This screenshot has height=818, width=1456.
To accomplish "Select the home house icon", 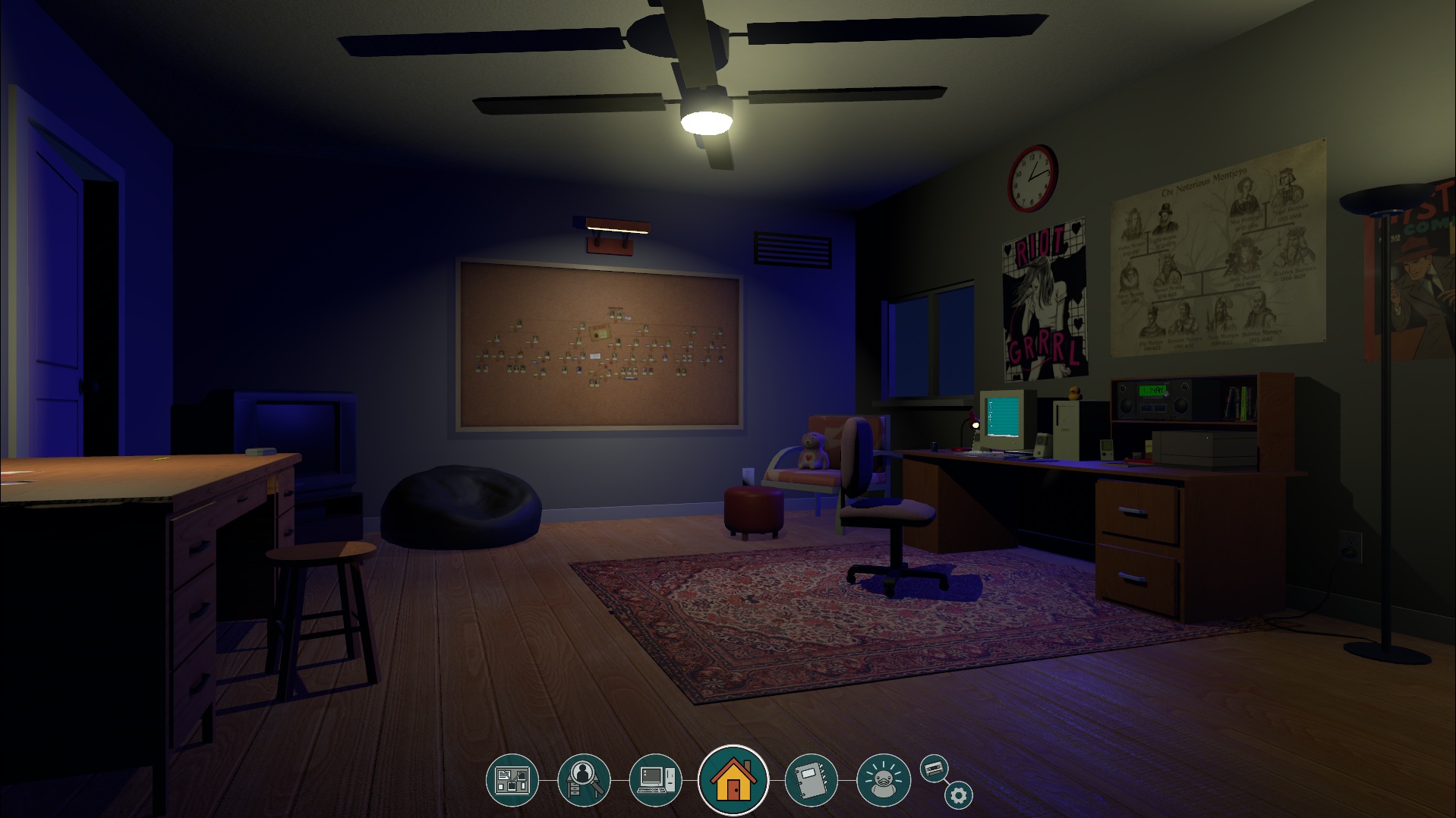I will [733, 780].
